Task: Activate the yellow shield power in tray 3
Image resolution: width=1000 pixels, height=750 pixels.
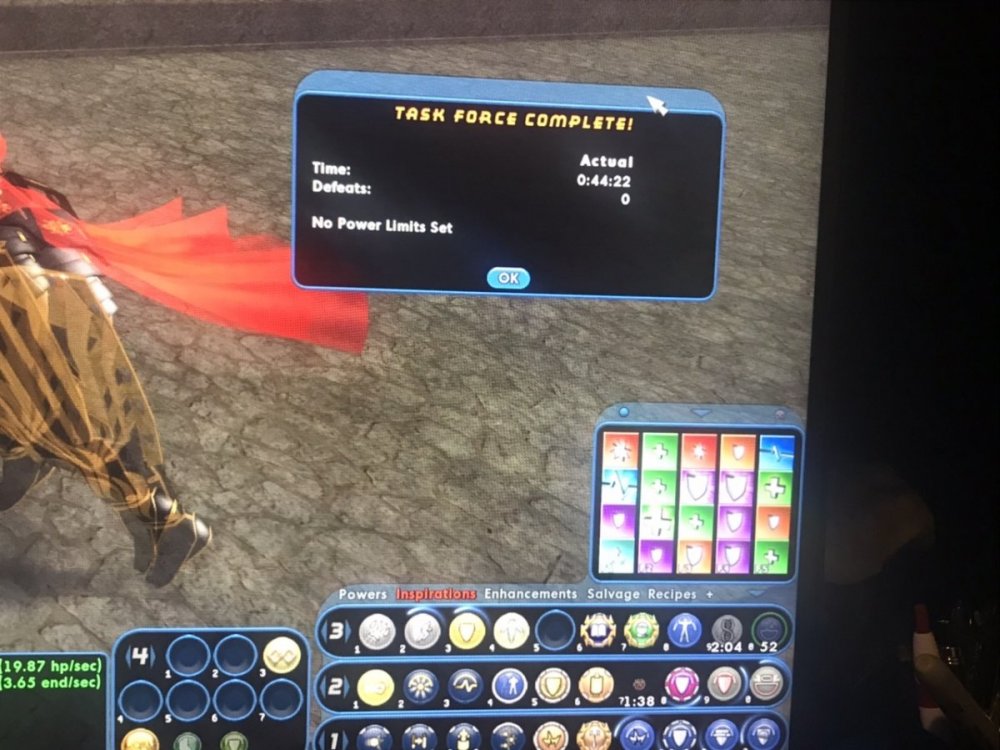Action: point(467,631)
